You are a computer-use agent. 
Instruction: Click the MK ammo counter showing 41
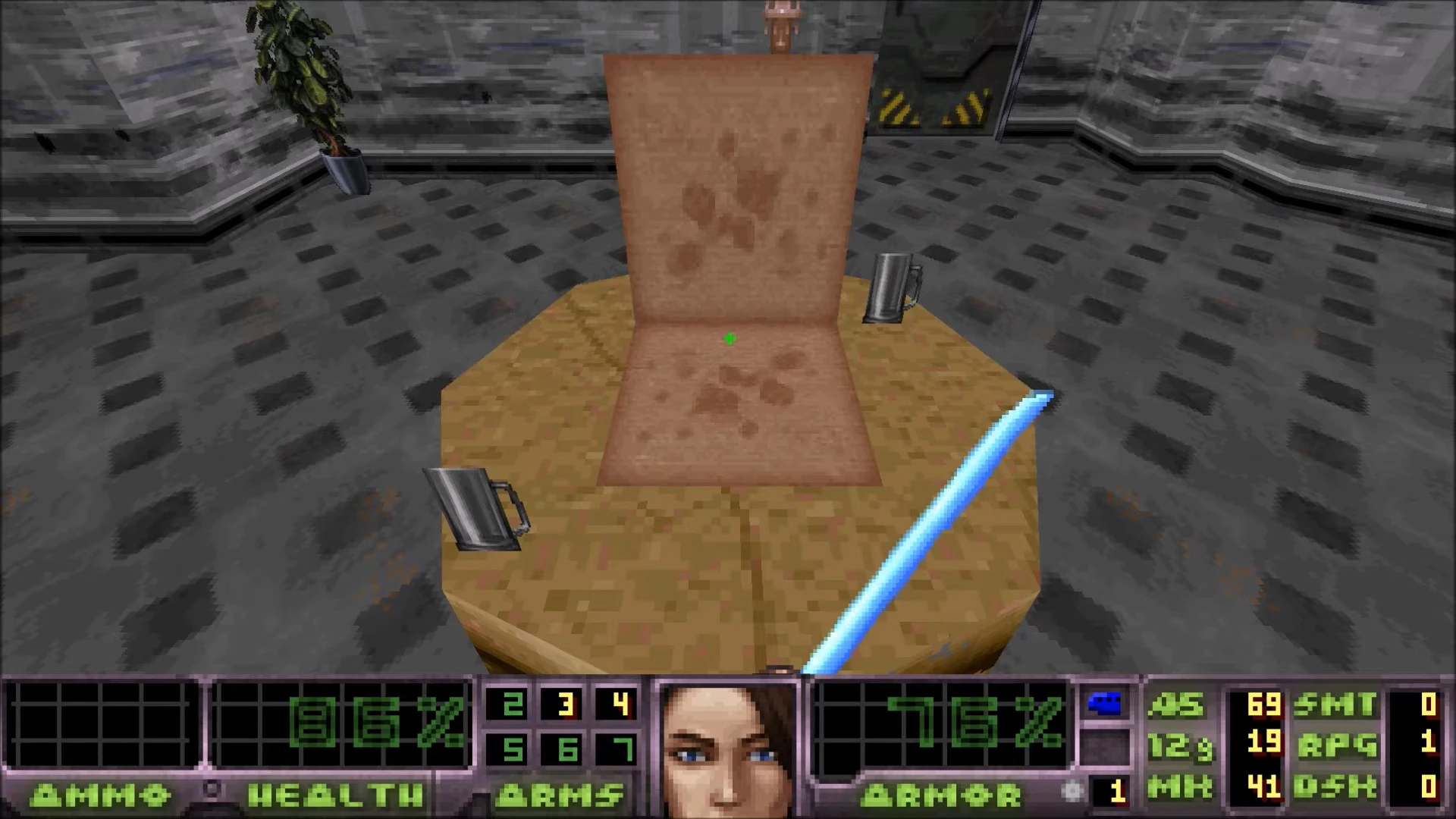[1263, 787]
